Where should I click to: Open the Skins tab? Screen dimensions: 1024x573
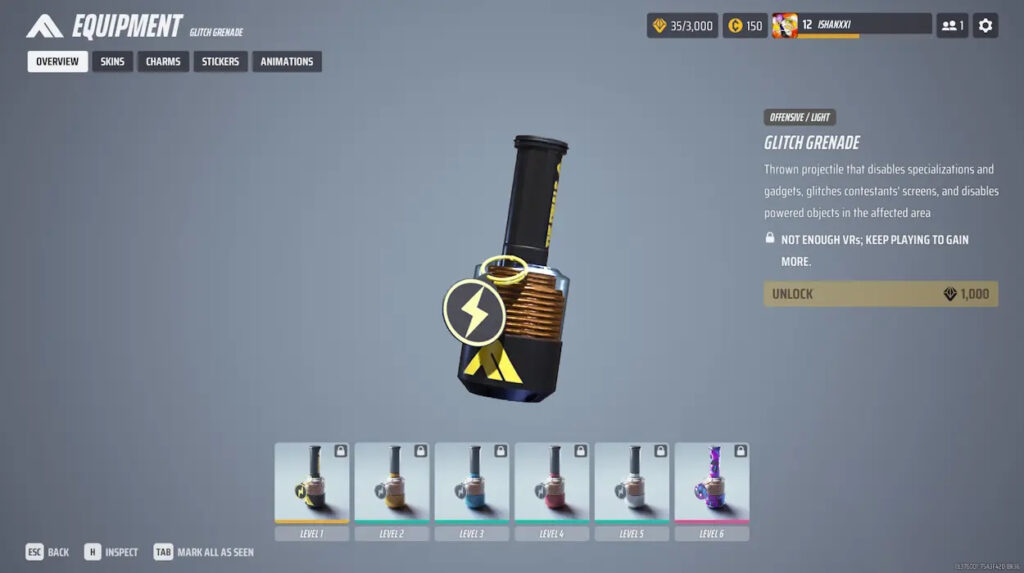pos(113,62)
